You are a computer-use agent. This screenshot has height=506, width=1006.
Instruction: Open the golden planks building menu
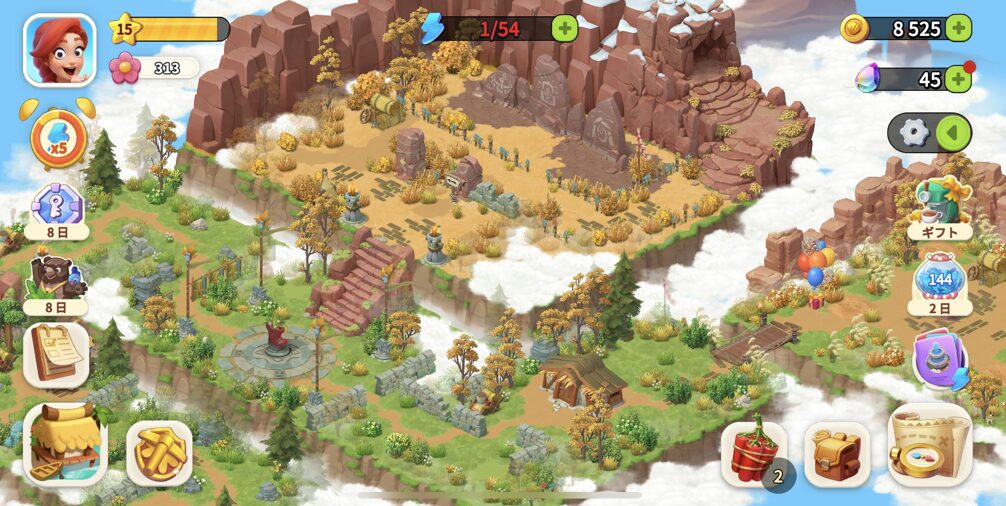tap(159, 453)
